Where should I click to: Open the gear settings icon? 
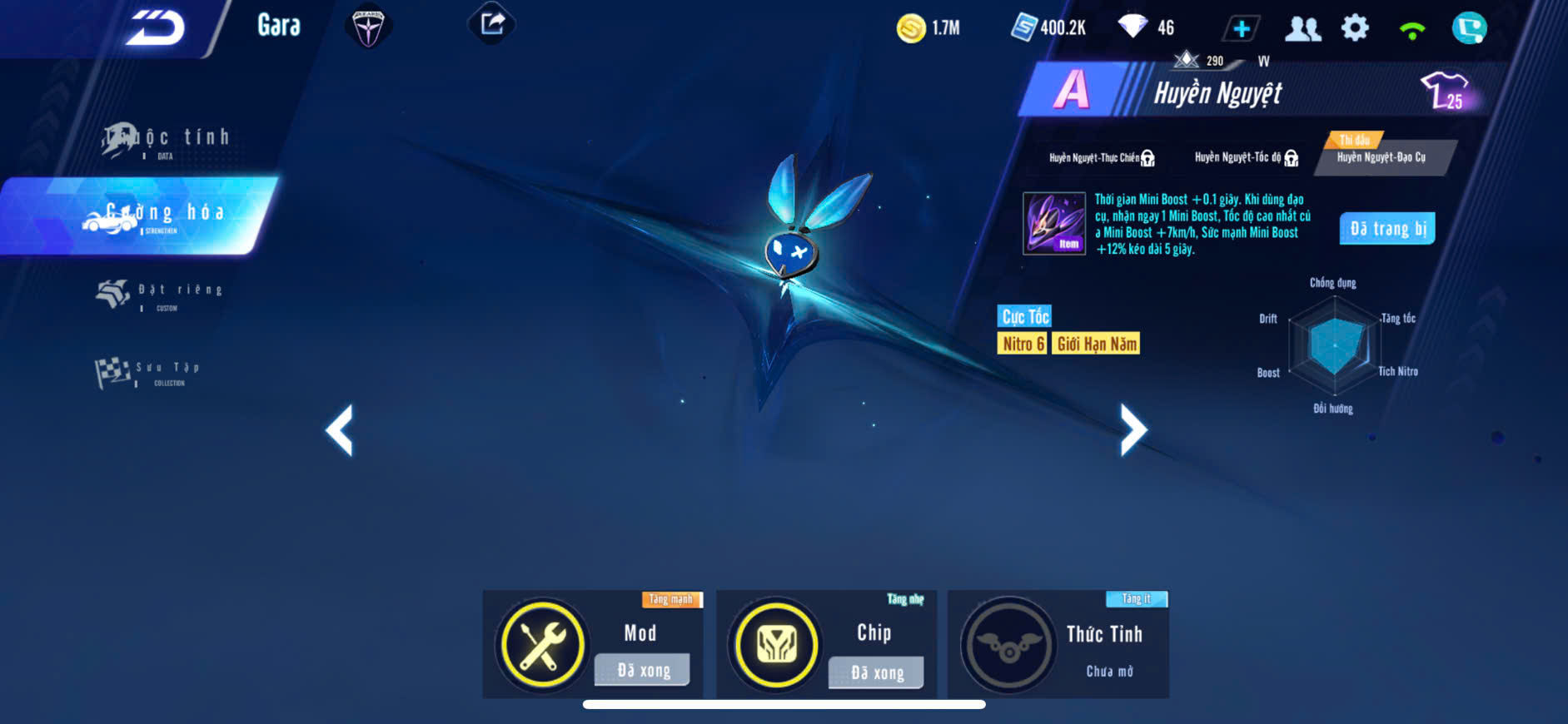coord(1355,28)
